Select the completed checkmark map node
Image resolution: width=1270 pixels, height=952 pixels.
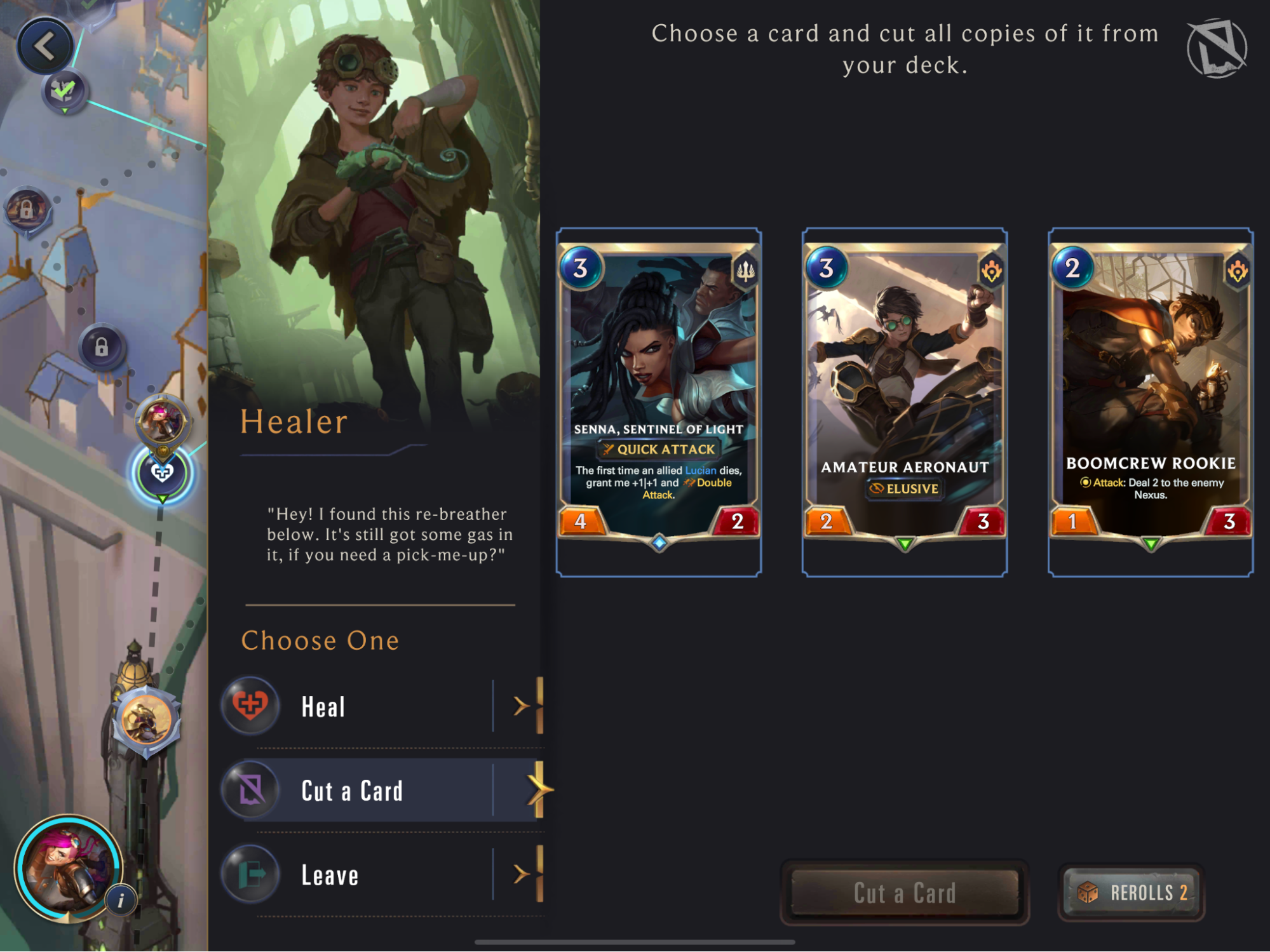(64, 91)
